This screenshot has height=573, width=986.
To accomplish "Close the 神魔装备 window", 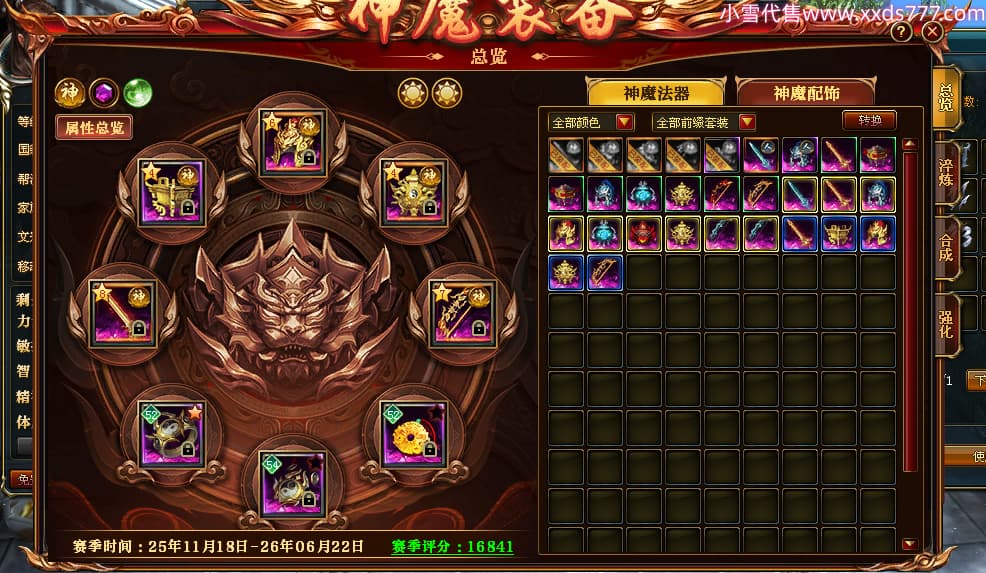I will 932,32.
